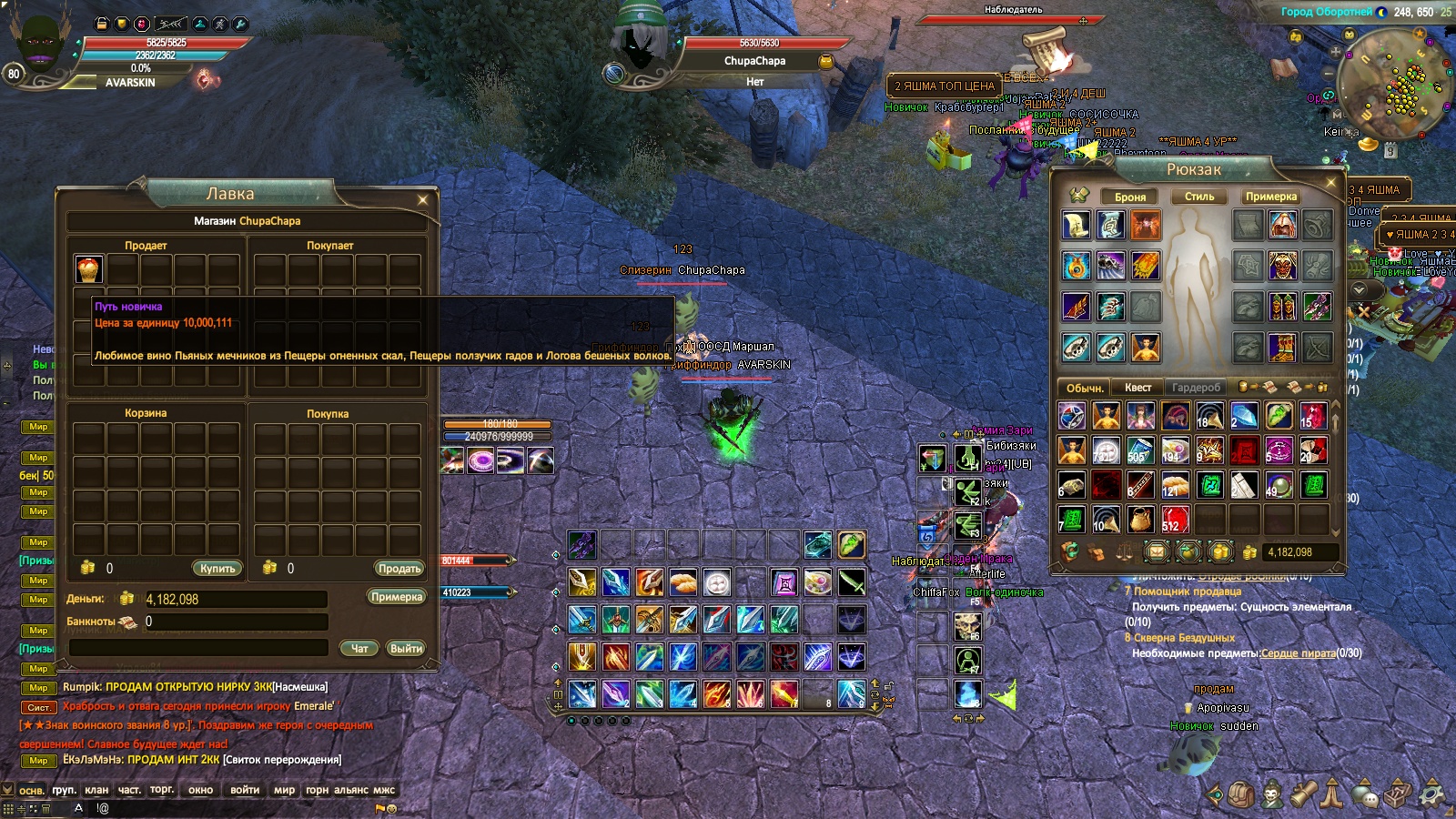Switch to the Броня equipment tab

1130,197
